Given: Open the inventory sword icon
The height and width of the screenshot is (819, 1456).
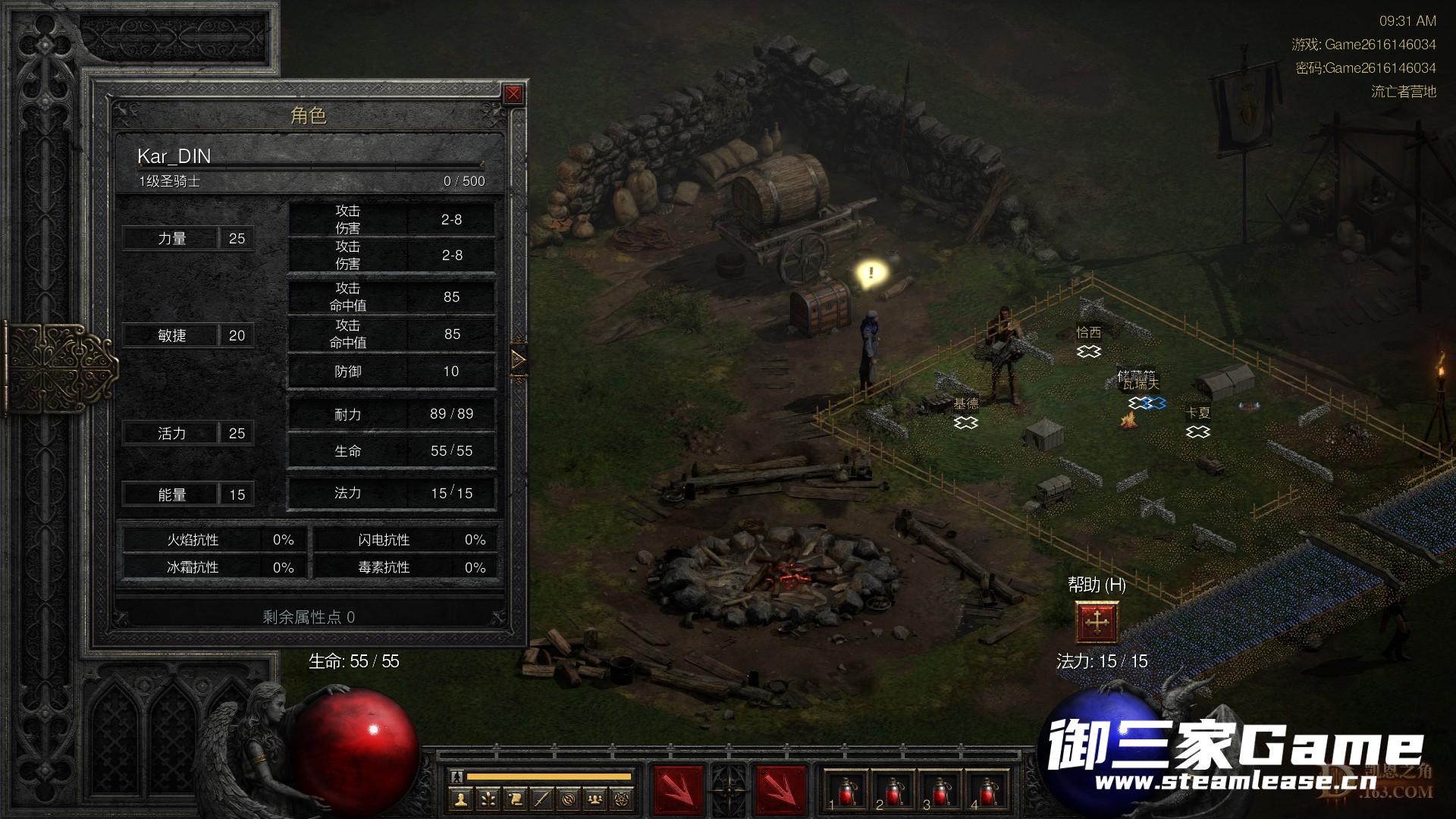Looking at the screenshot, I should tap(541, 799).
